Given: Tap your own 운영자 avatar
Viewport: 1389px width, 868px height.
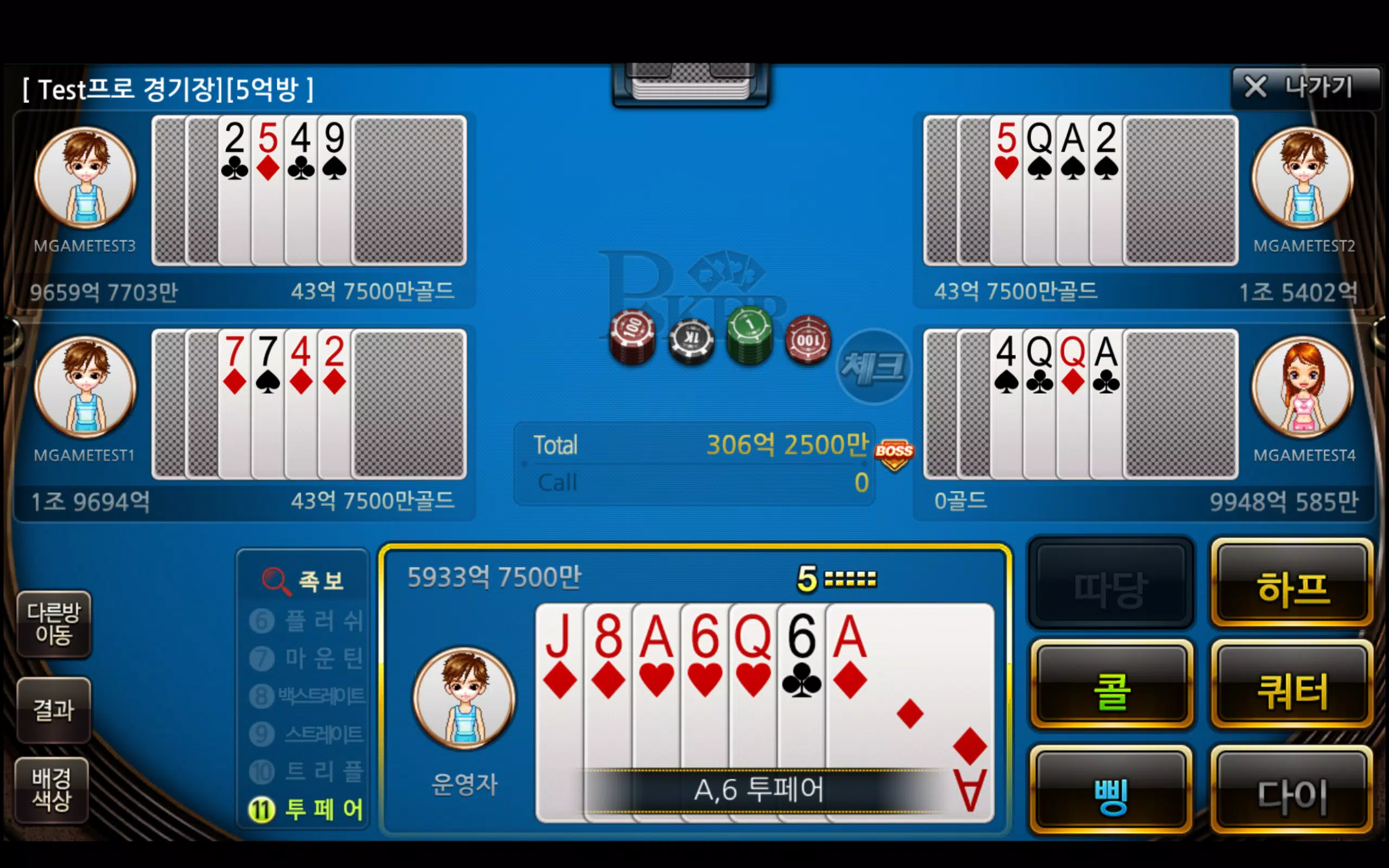Looking at the screenshot, I should [x=464, y=698].
